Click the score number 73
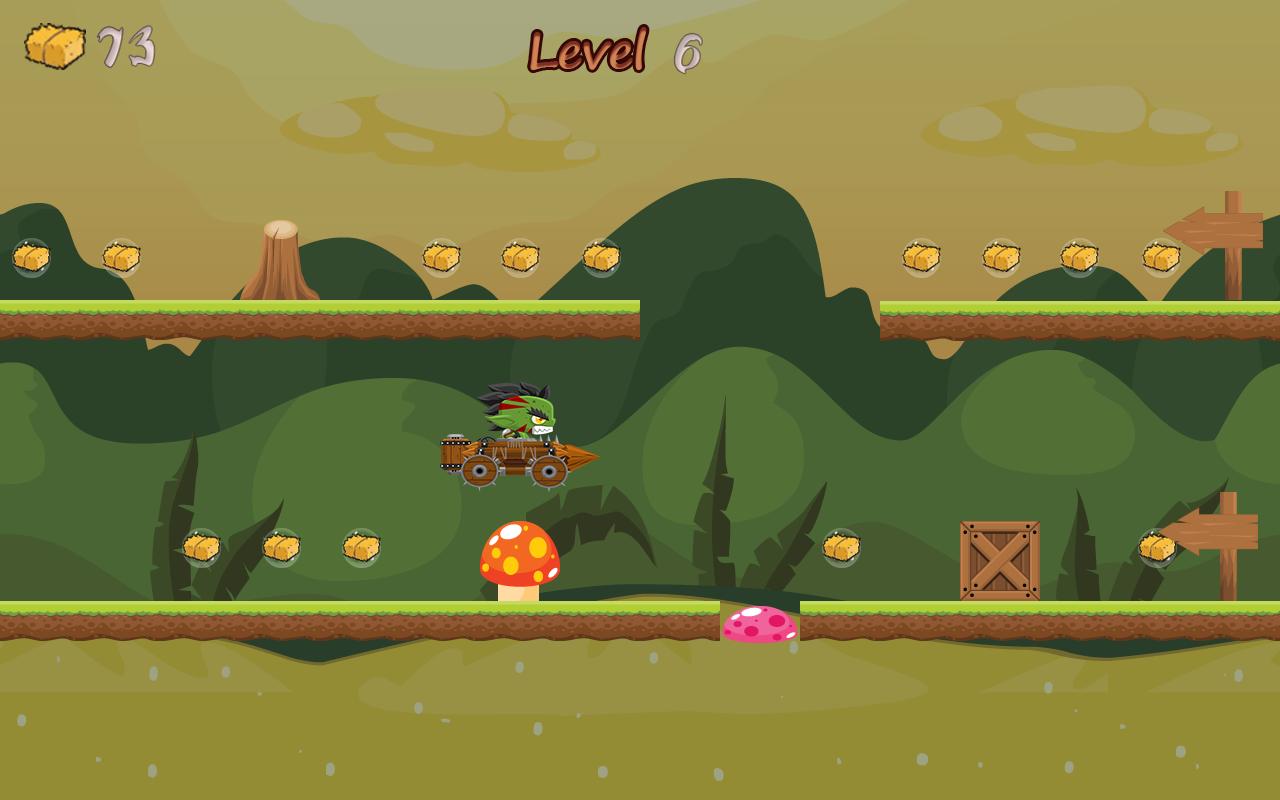Viewport: 1280px width, 800px height. [x=125, y=45]
